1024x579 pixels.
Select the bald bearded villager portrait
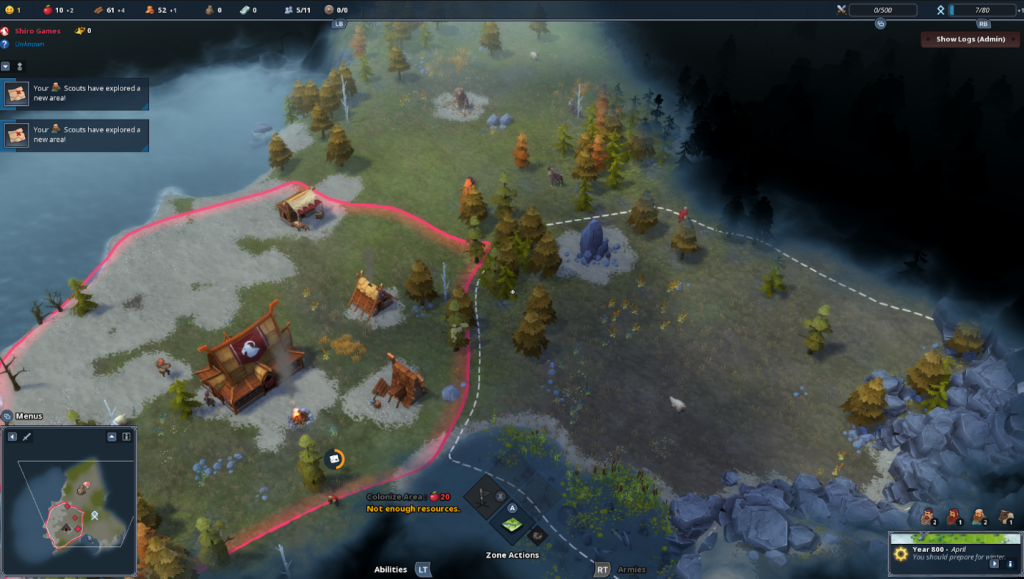978,516
